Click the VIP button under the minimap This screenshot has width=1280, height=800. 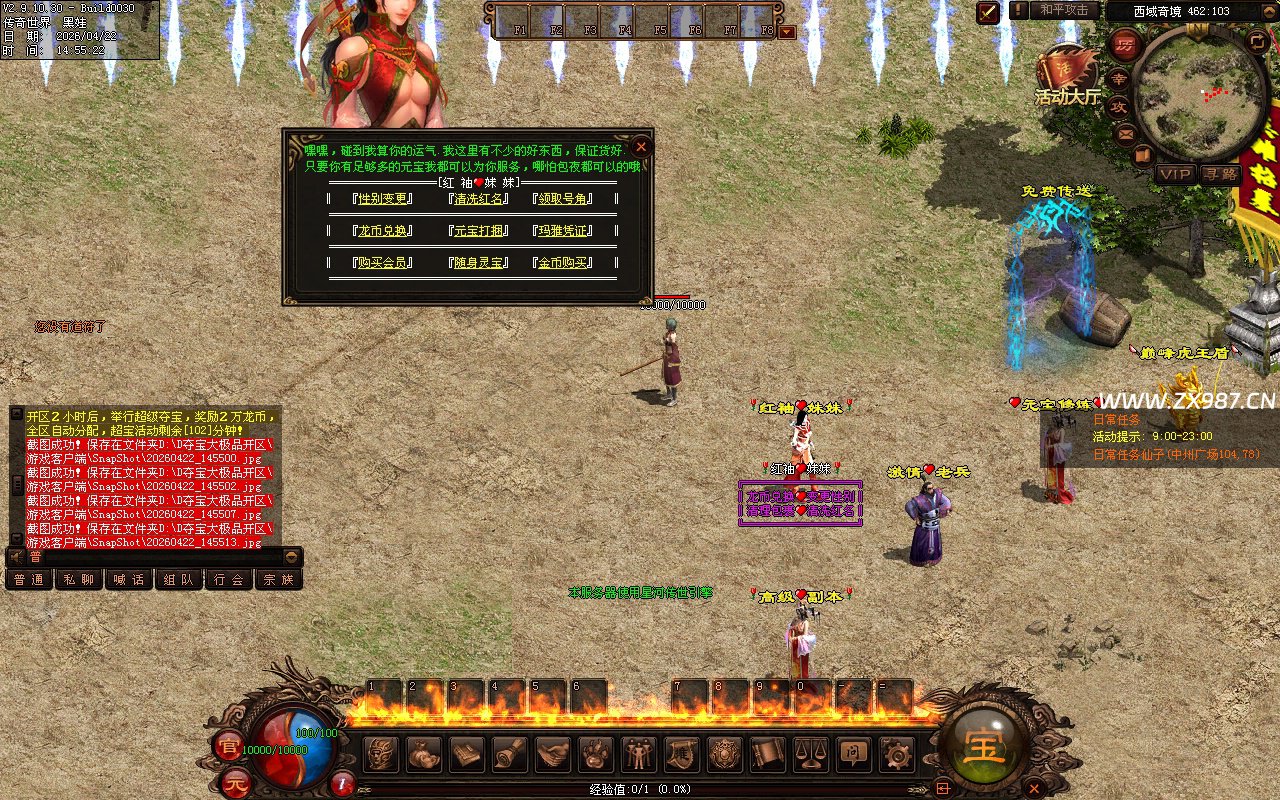point(1176,174)
